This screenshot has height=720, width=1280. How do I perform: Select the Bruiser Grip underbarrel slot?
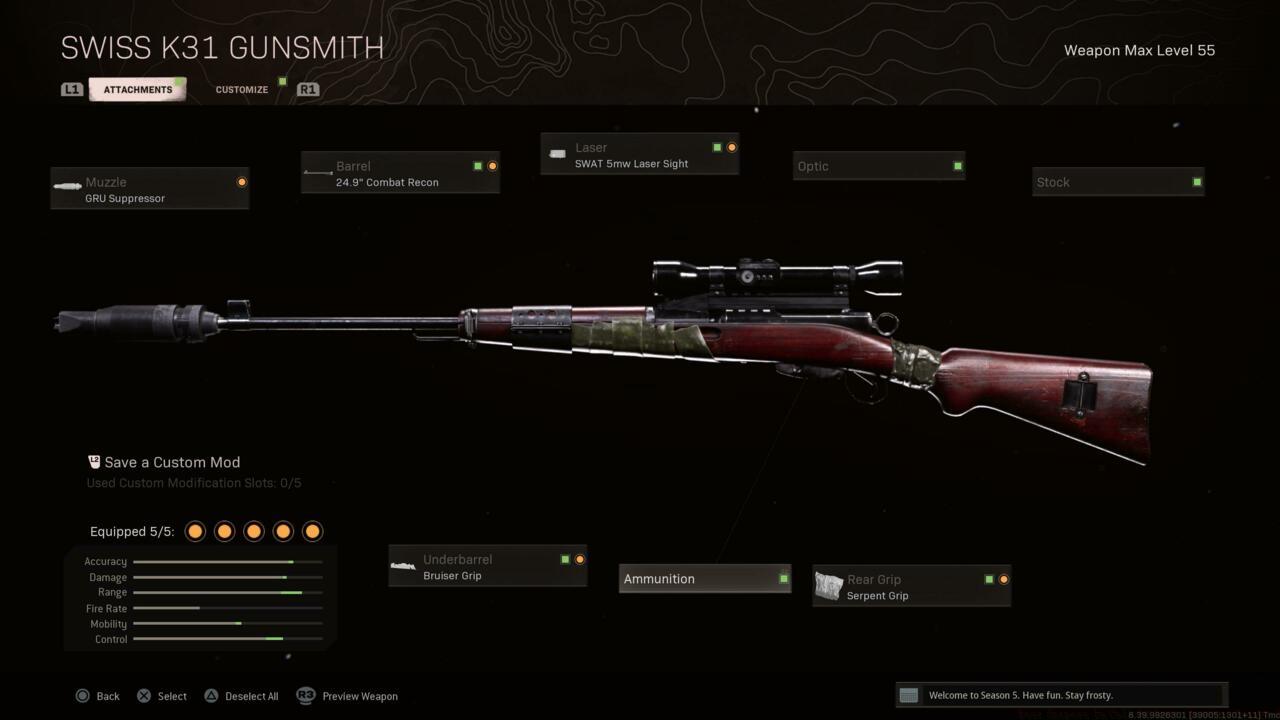(x=487, y=566)
